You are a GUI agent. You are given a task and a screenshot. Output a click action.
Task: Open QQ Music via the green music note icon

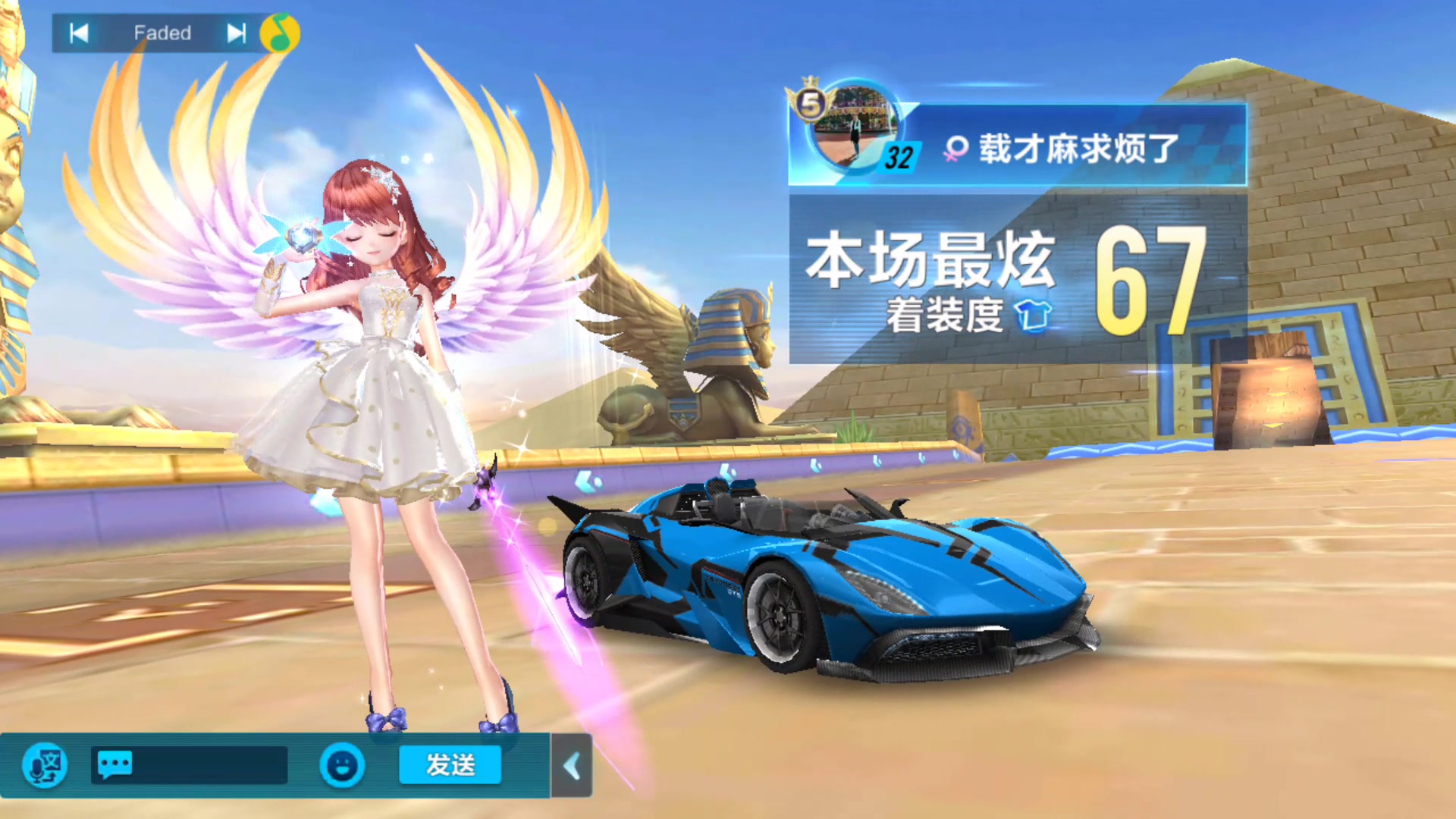281,33
